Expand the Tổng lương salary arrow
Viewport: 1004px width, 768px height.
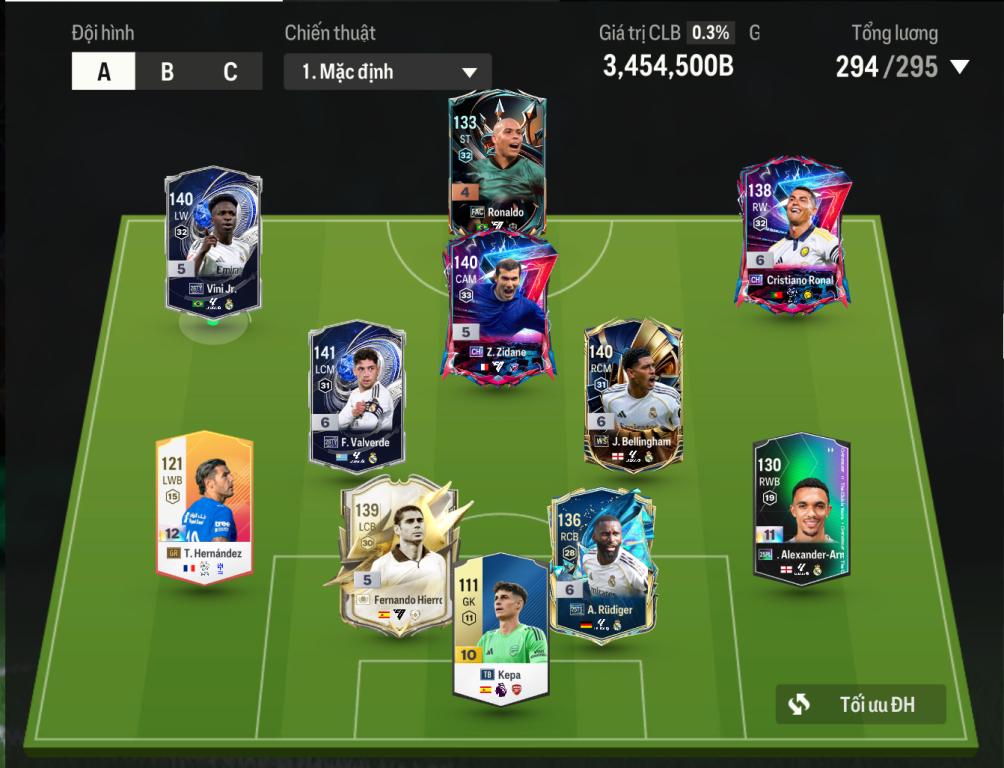pos(960,68)
